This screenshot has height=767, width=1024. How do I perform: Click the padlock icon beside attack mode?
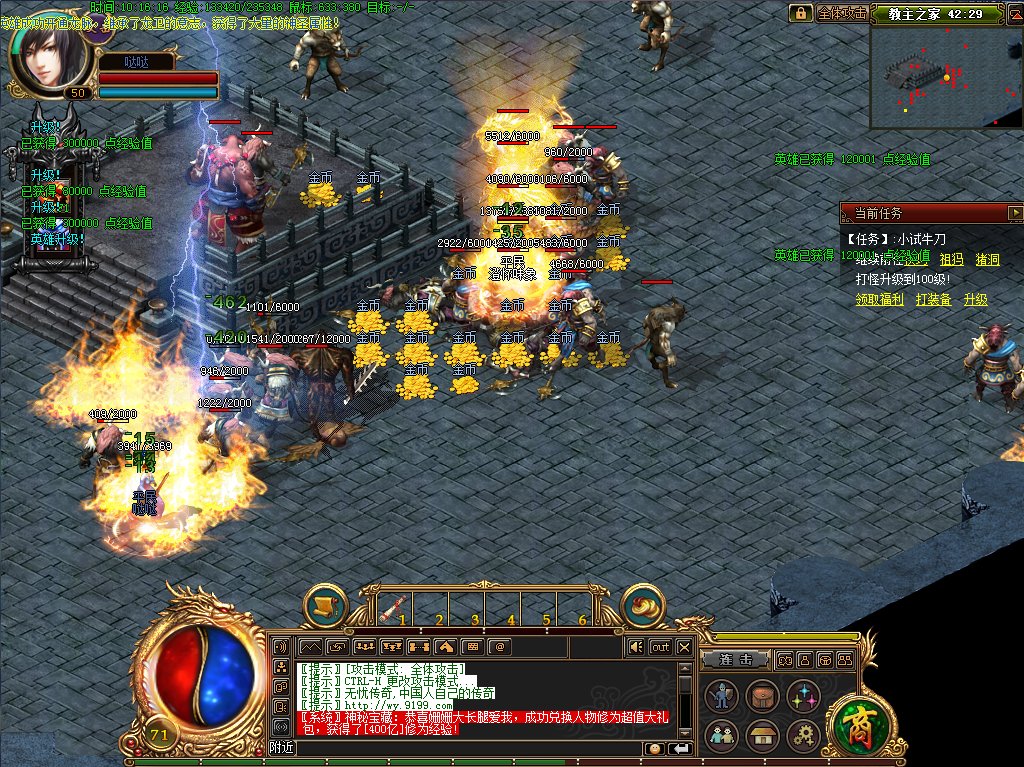pos(800,13)
